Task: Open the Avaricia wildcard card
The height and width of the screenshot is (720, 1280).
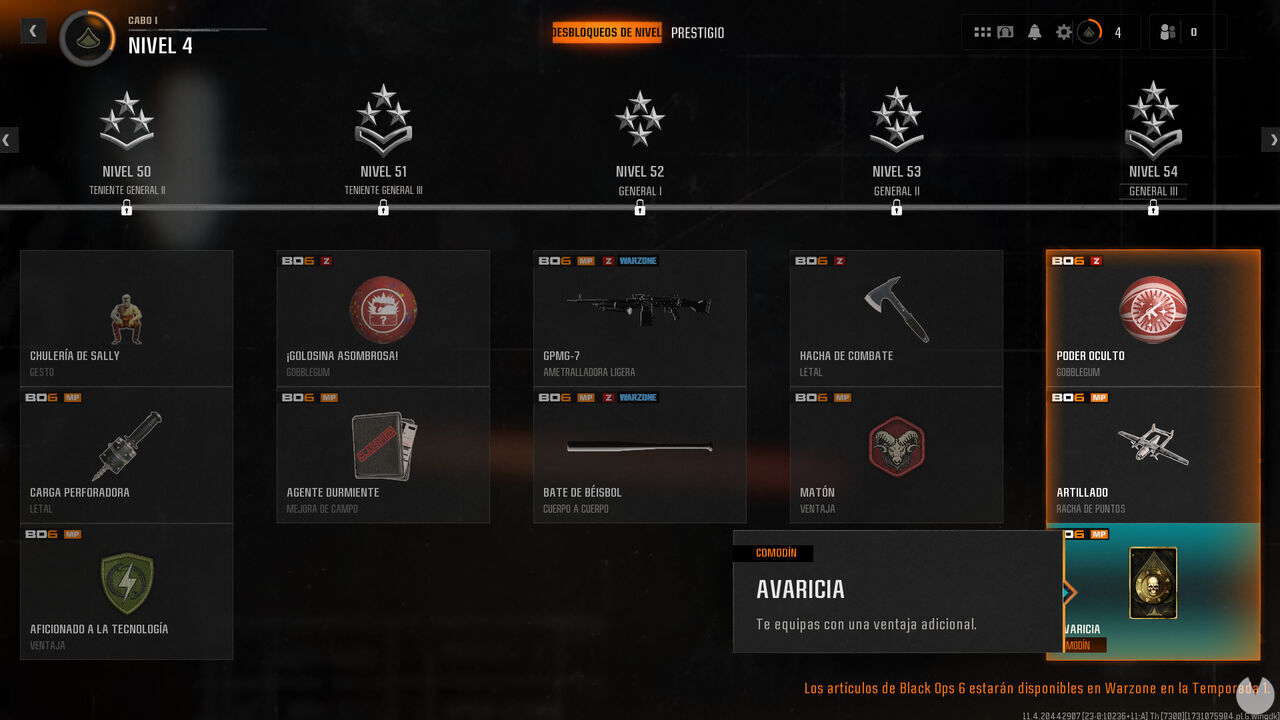Action: (x=1152, y=582)
